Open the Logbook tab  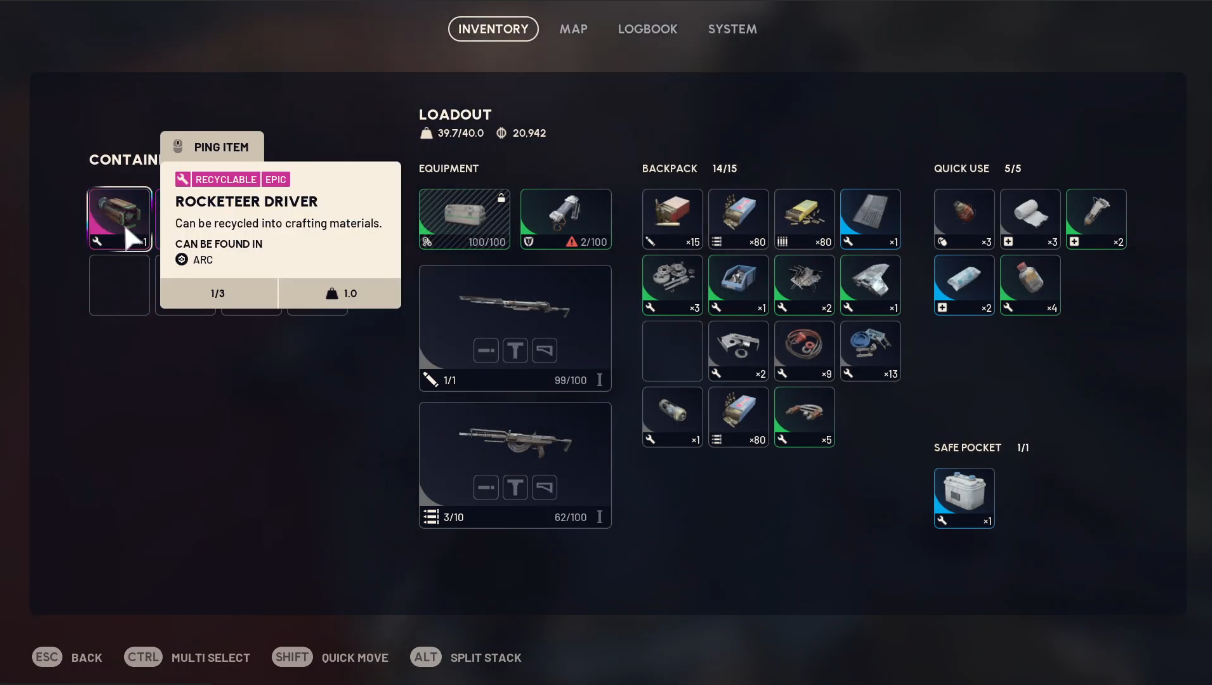(x=647, y=29)
